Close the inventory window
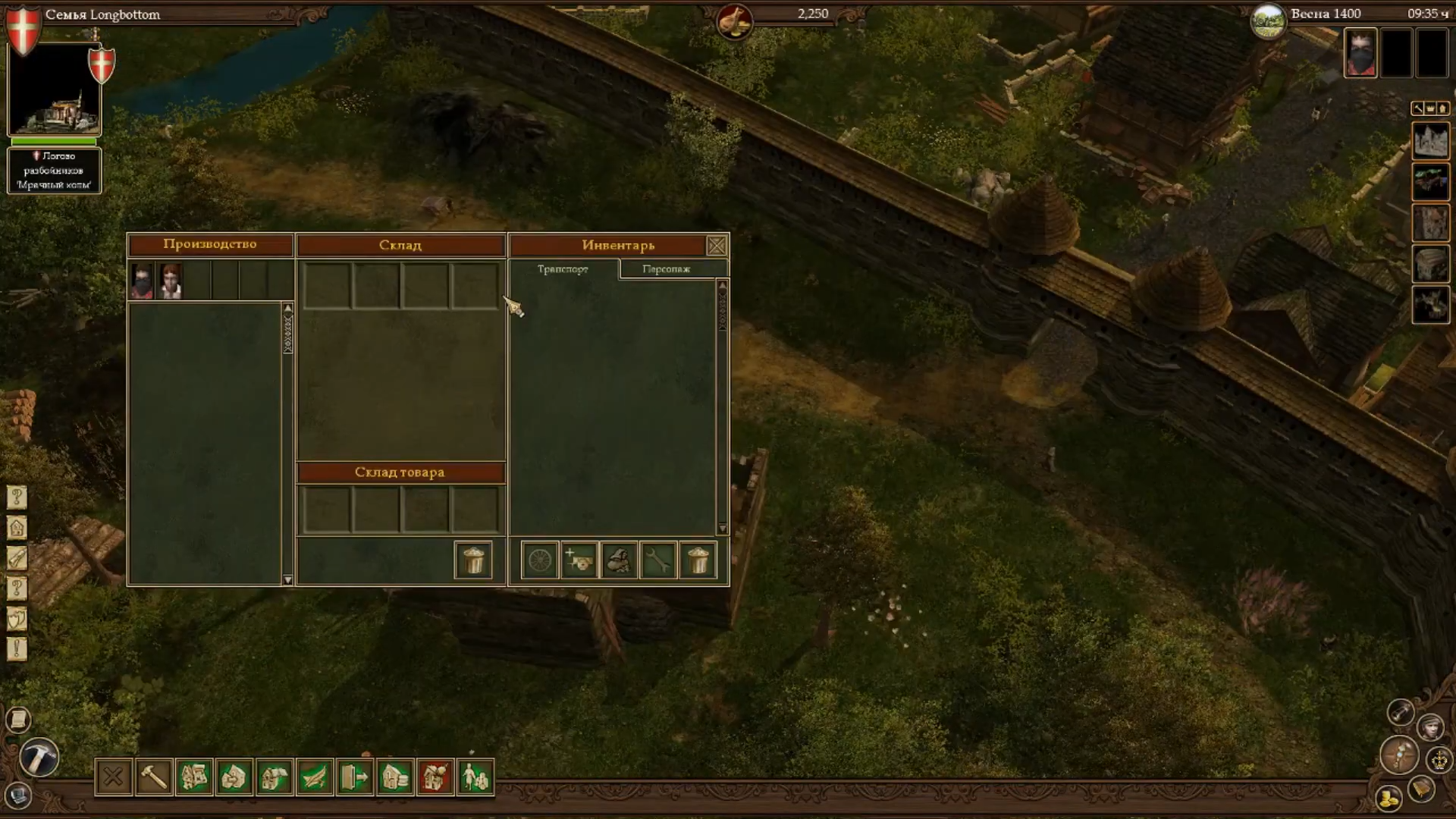 pos(717,246)
